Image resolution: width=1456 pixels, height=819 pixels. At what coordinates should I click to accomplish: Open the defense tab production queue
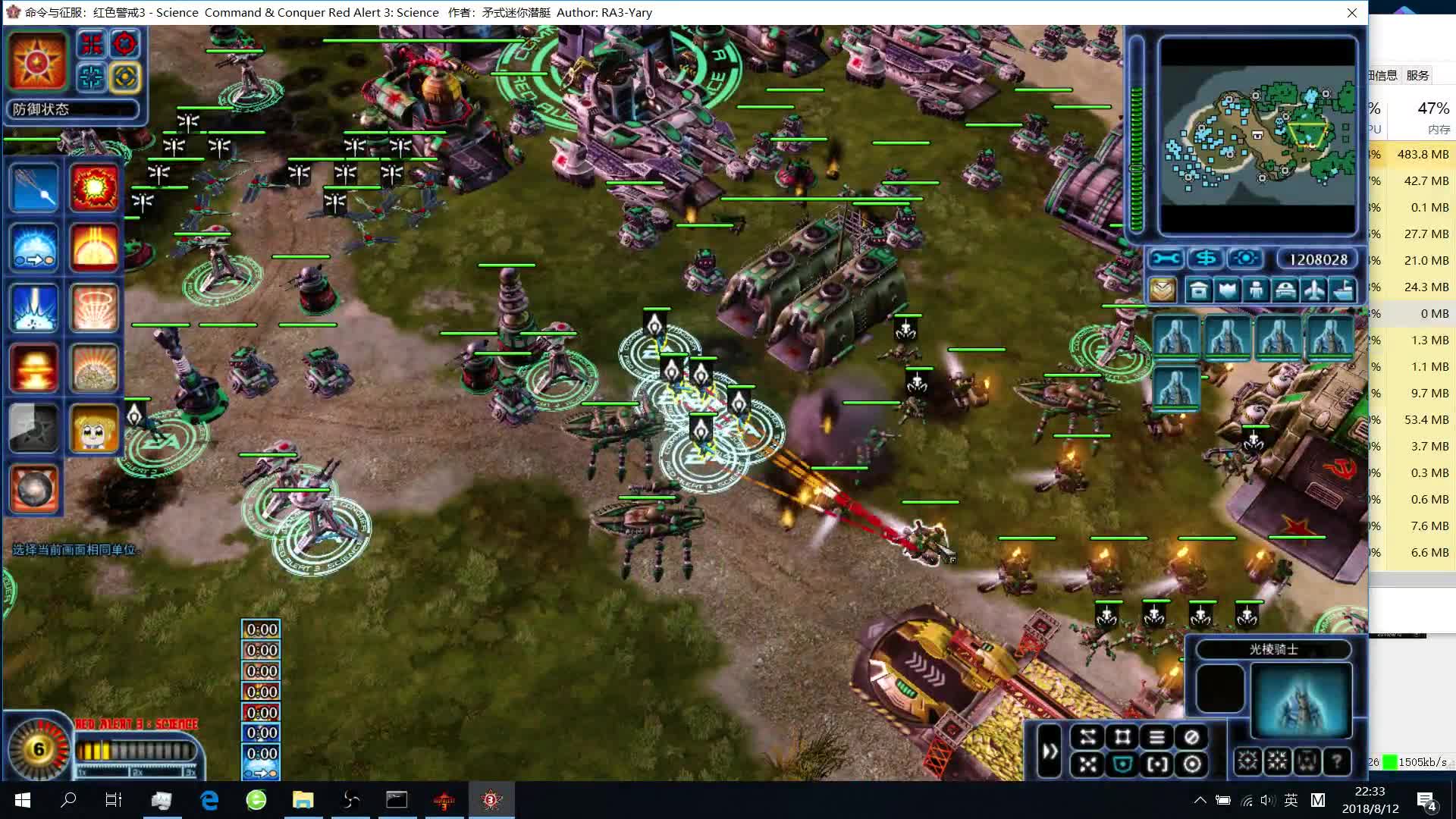point(1227,290)
